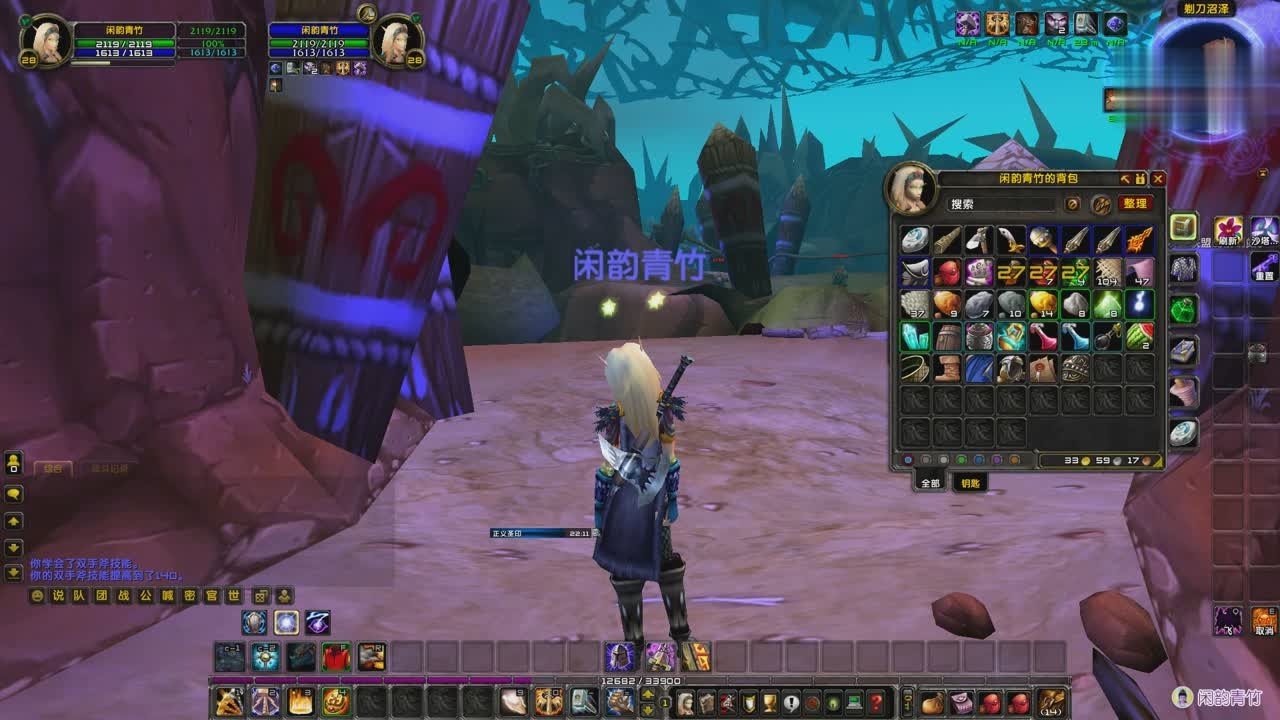
Task: Select the watermelon slice item in bag
Action: point(1140,336)
